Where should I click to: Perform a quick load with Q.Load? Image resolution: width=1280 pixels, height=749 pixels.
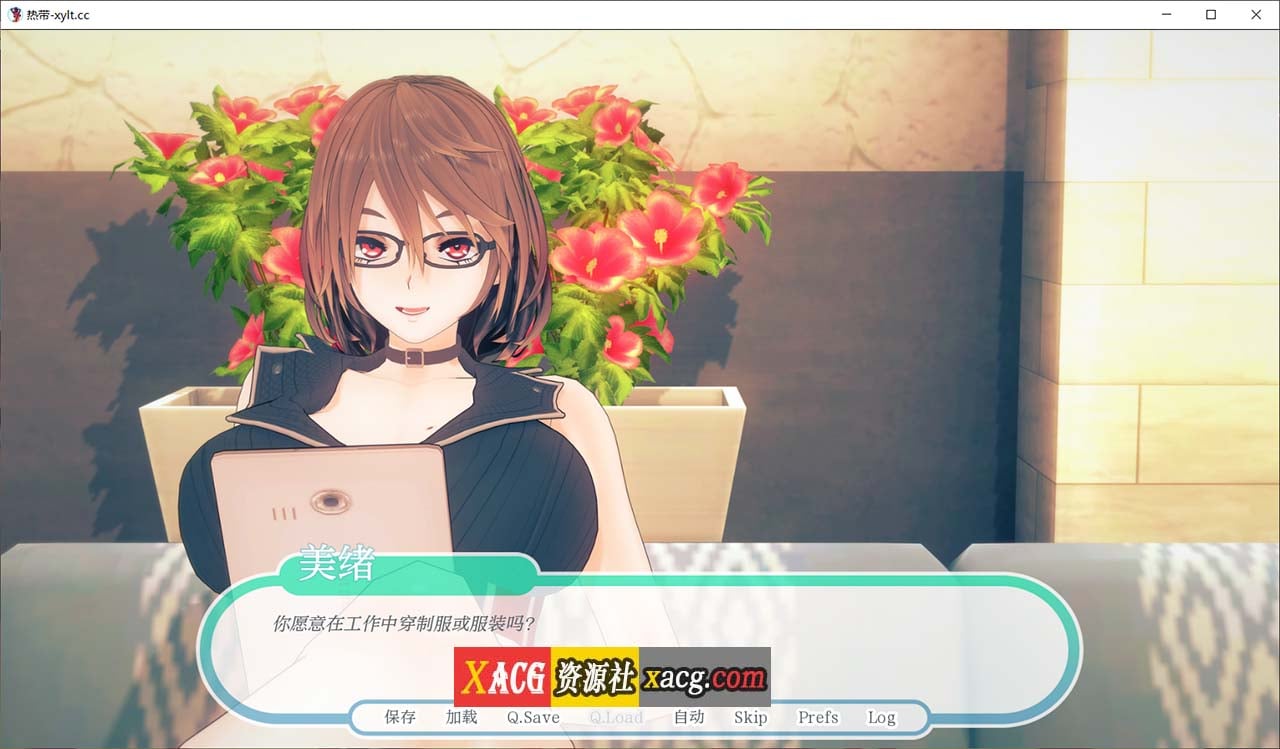pos(617,717)
